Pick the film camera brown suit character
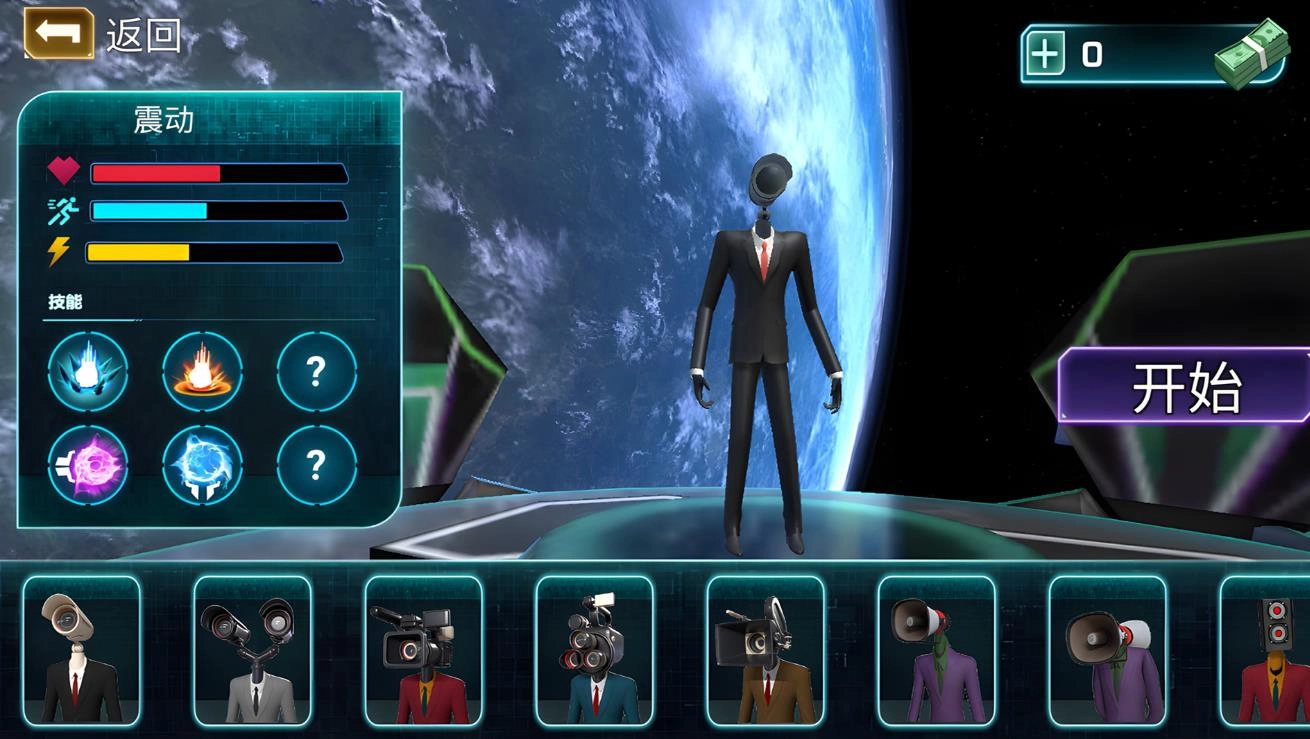The image size is (1310, 739). [x=765, y=650]
